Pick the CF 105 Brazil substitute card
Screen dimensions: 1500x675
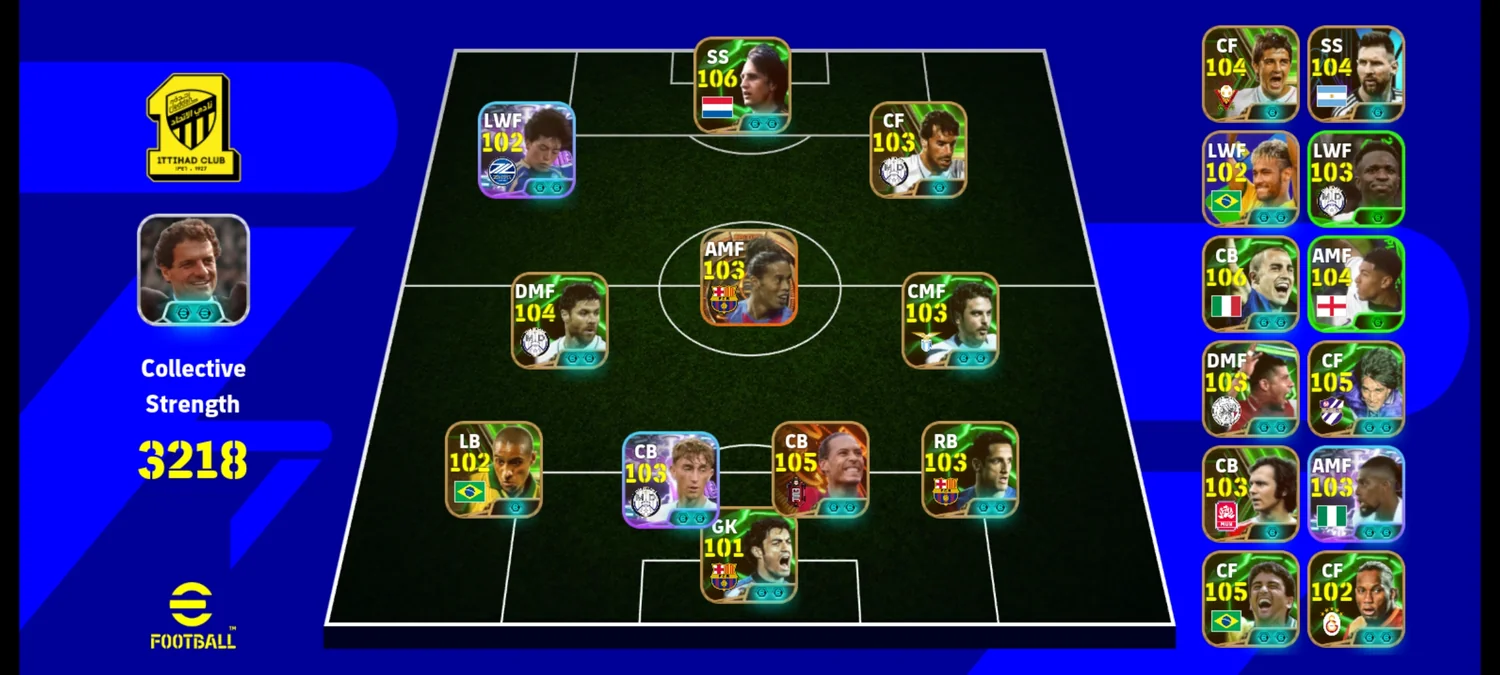pos(1251,599)
